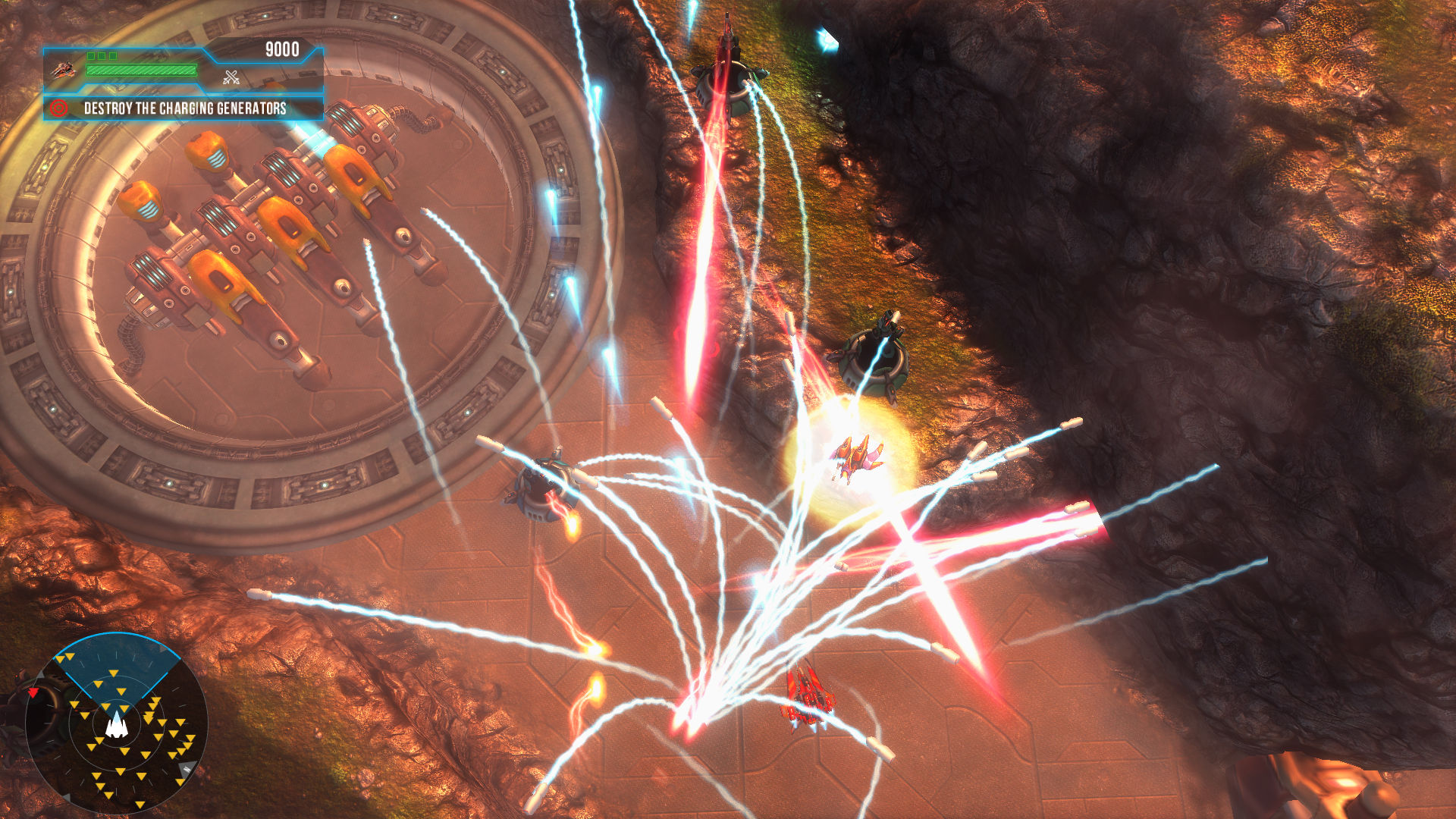Screen dimensions: 1456x819
Task: Select the crossed swords weapon icon in the HUD
Action: click(x=231, y=77)
